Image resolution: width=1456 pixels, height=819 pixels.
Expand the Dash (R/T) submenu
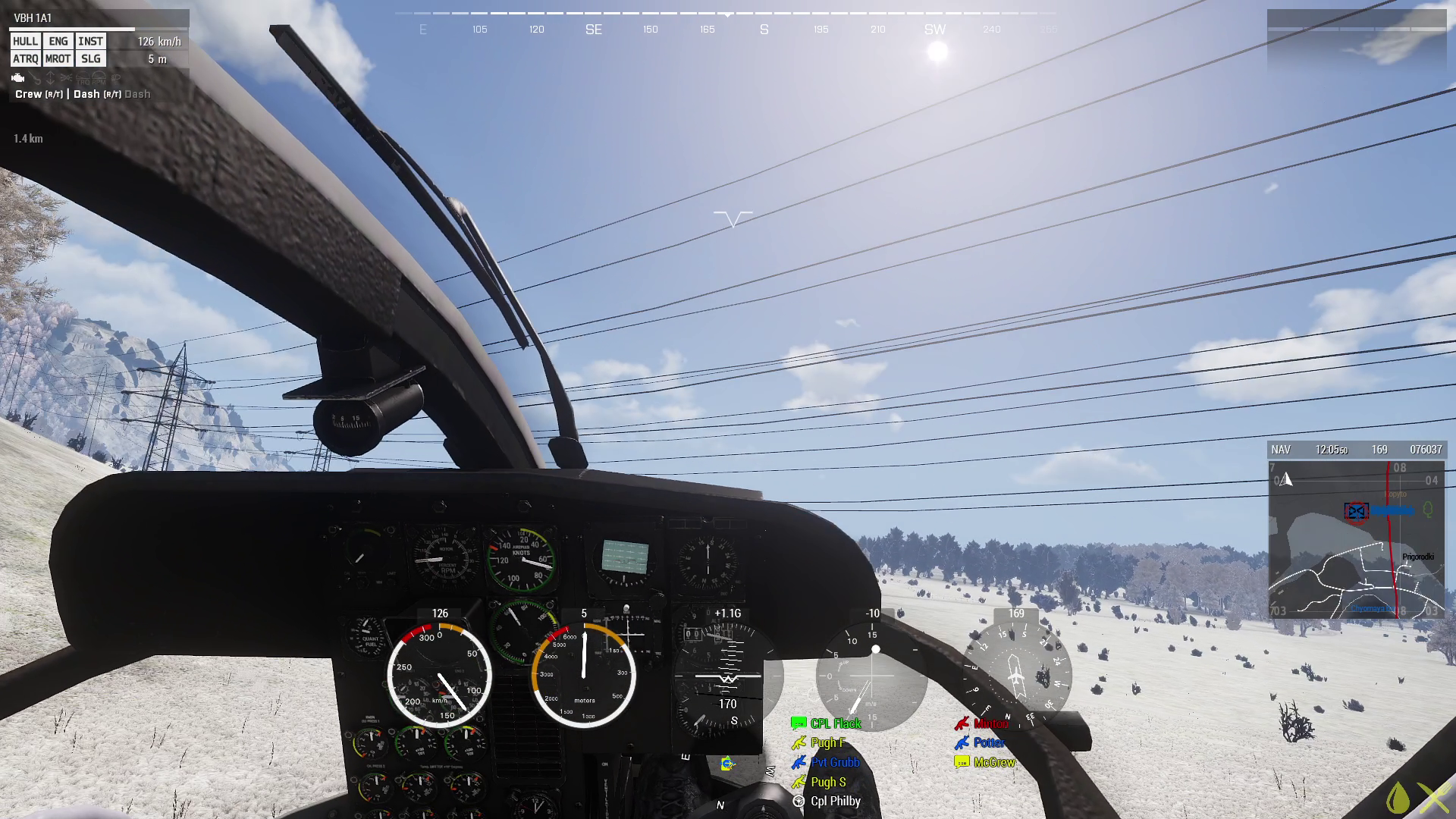97,94
